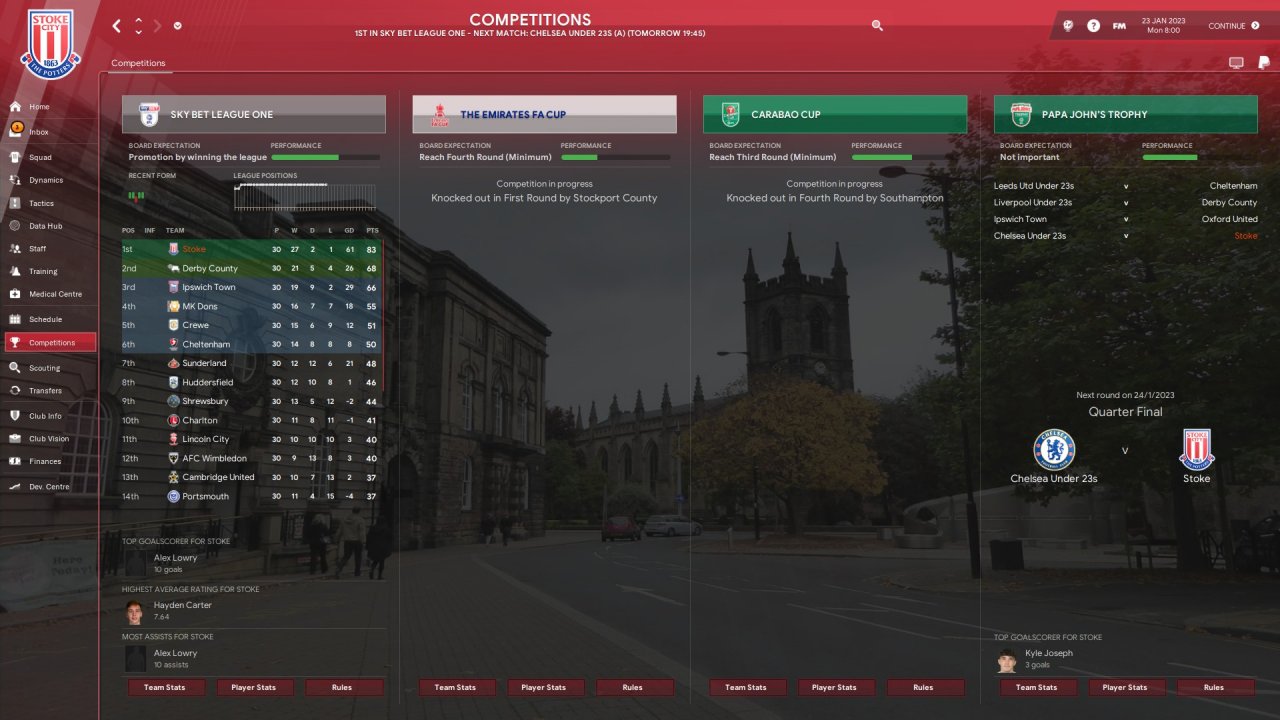Open Kyle Joseph trophy goalscorer entry
This screenshot has height=720, width=1280.
[x=1048, y=653]
